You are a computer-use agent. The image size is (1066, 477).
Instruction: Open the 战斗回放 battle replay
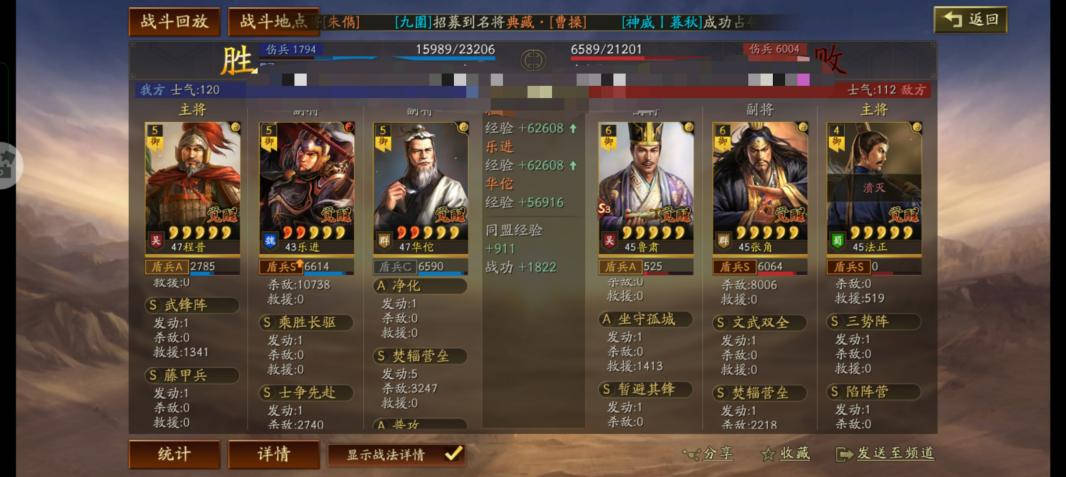(174, 22)
